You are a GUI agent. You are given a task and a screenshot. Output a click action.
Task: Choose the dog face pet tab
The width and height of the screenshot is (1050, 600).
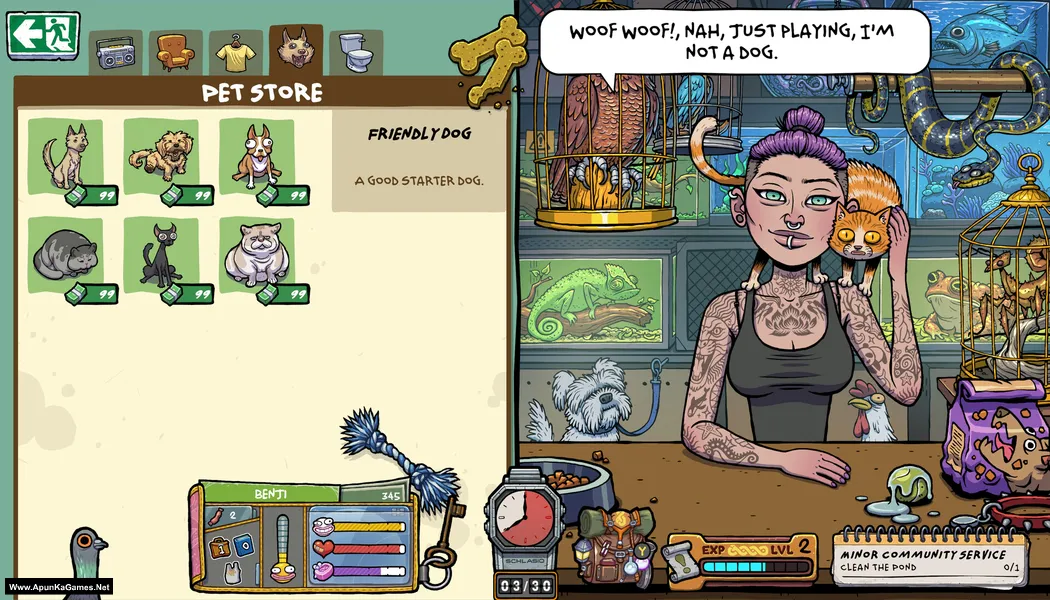(x=296, y=49)
